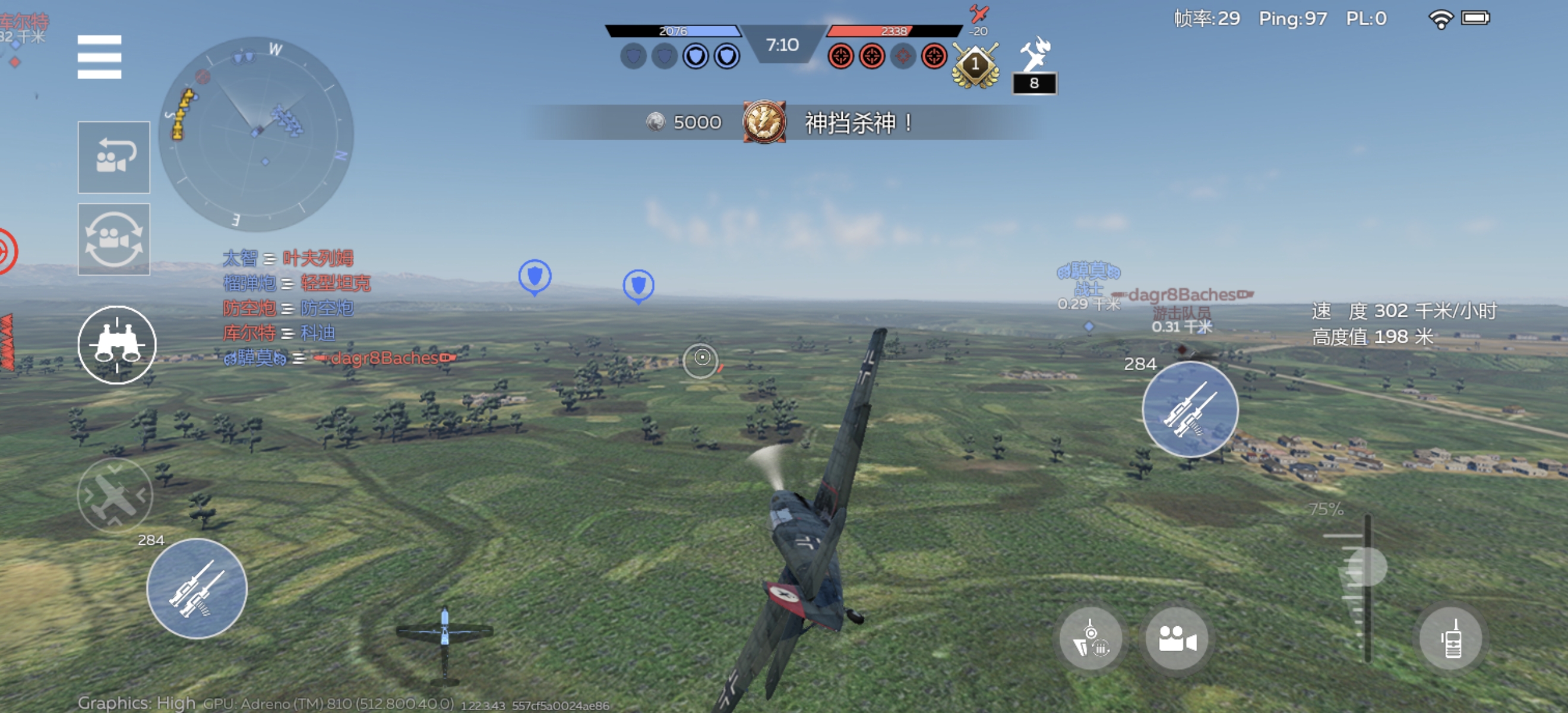
Task: Fire the left machine gun button
Action: pos(197,588)
